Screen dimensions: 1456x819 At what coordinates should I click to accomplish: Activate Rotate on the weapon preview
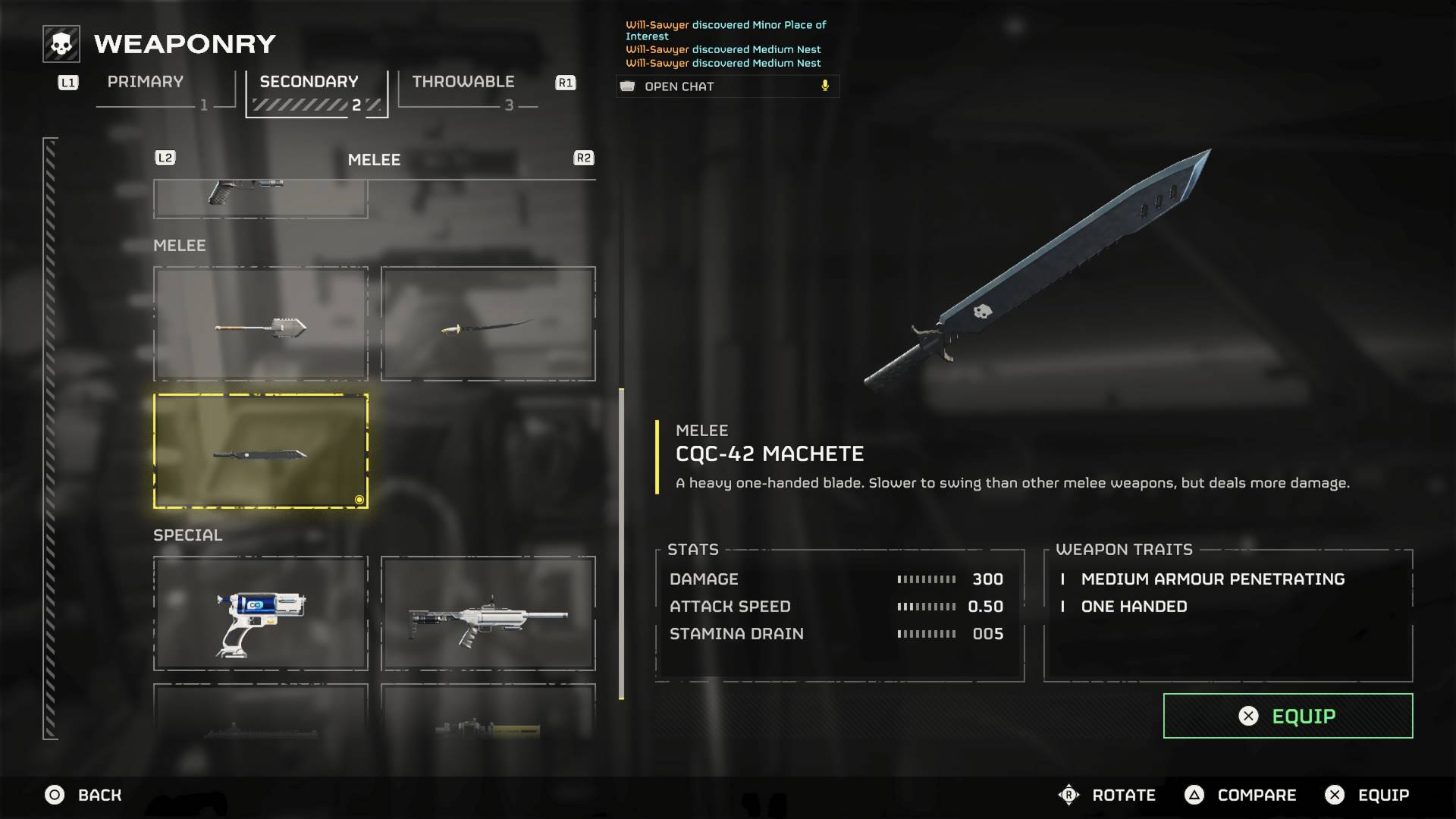(x=1068, y=795)
